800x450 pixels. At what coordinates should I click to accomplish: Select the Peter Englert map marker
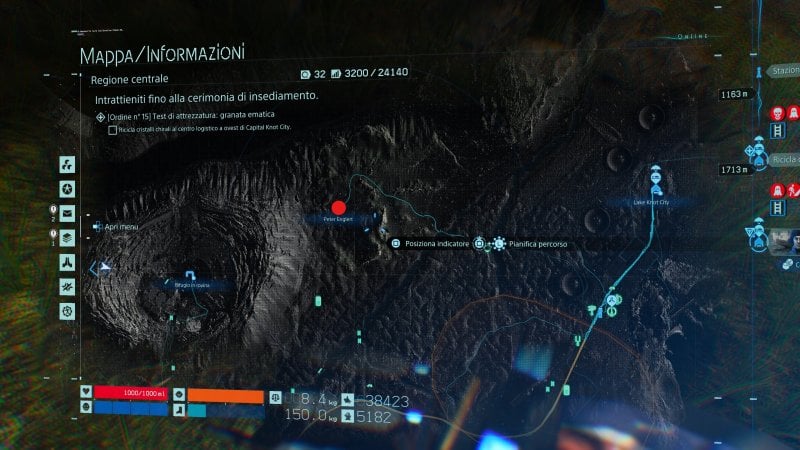(x=338, y=206)
